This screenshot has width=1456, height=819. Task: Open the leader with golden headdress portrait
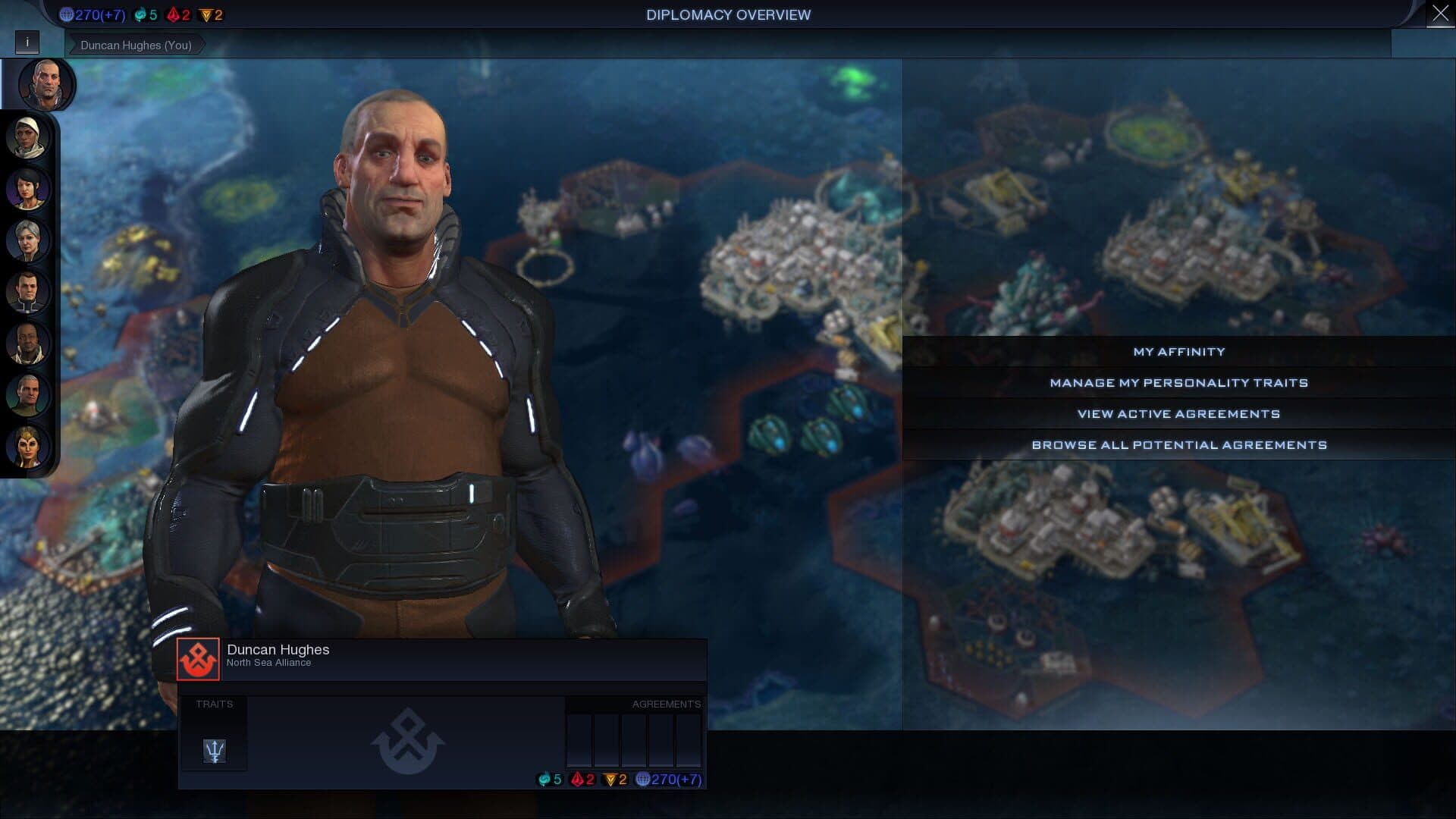click(x=28, y=447)
